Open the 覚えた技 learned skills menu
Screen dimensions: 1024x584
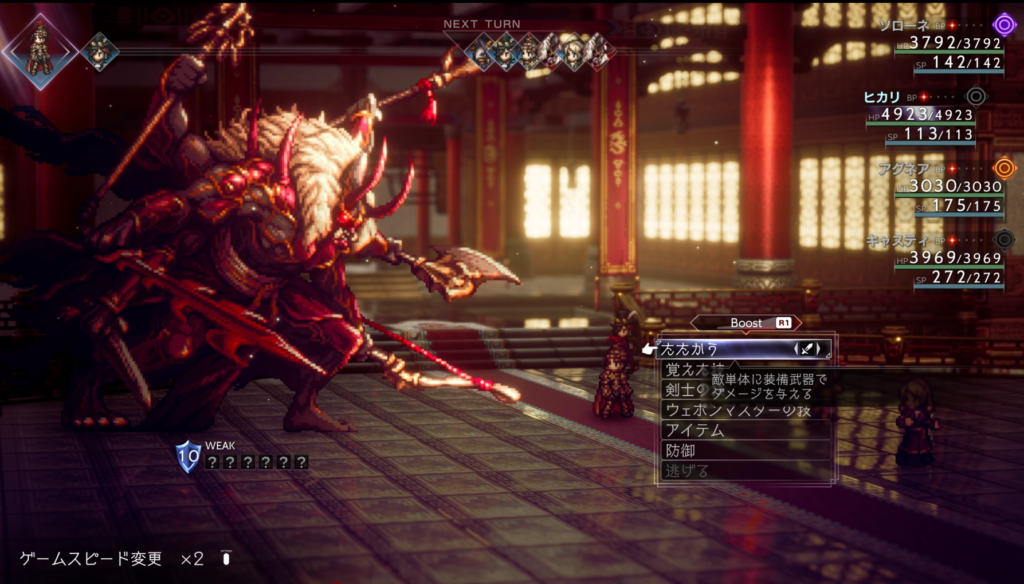click(683, 371)
